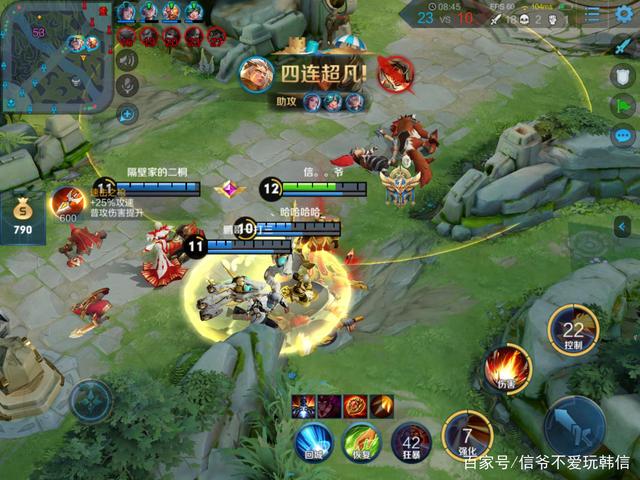Open the settings gear icon
This screenshot has height=480, width=640.
click(624, 12)
